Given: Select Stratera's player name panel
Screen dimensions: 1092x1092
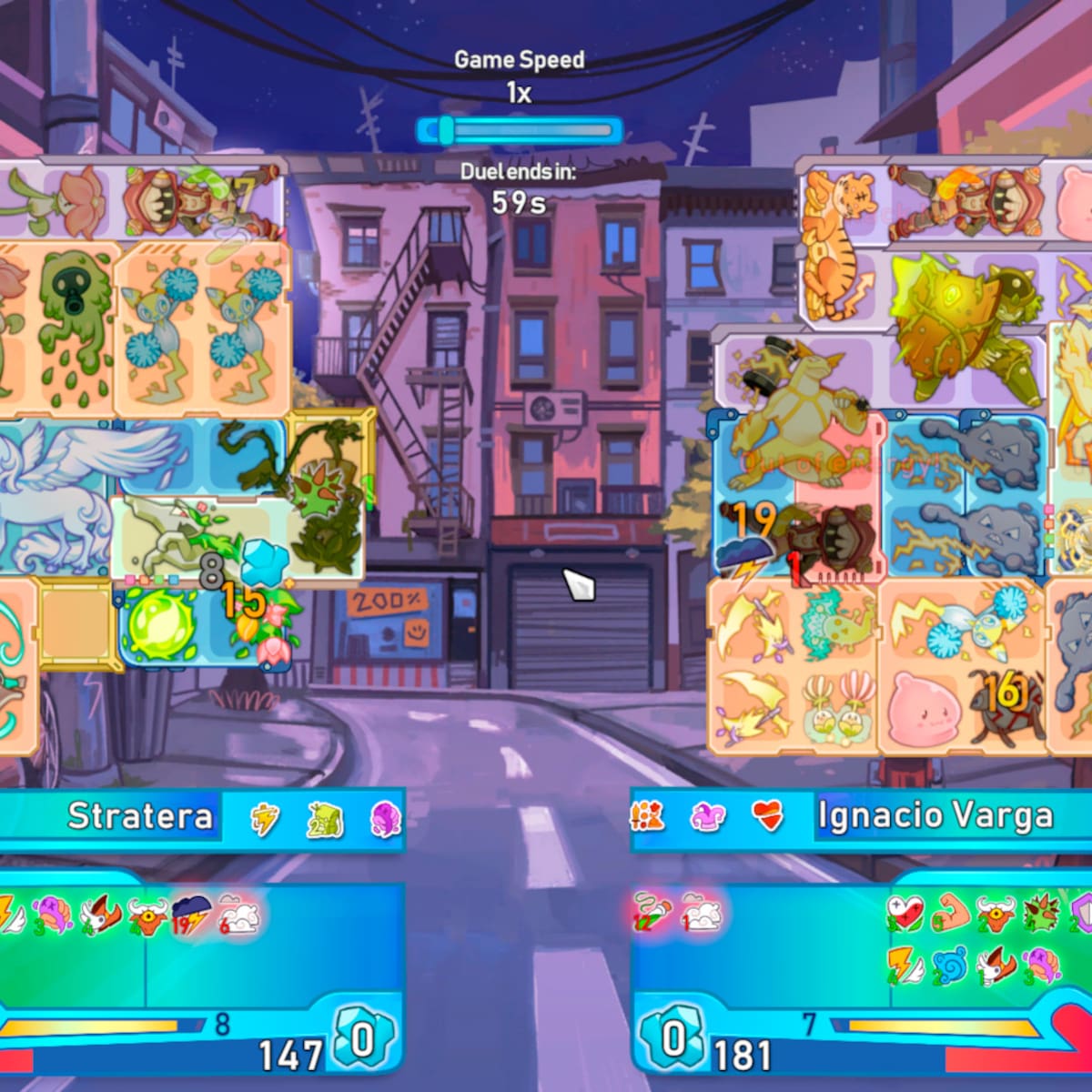Looking at the screenshot, I should click(x=140, y=816).
